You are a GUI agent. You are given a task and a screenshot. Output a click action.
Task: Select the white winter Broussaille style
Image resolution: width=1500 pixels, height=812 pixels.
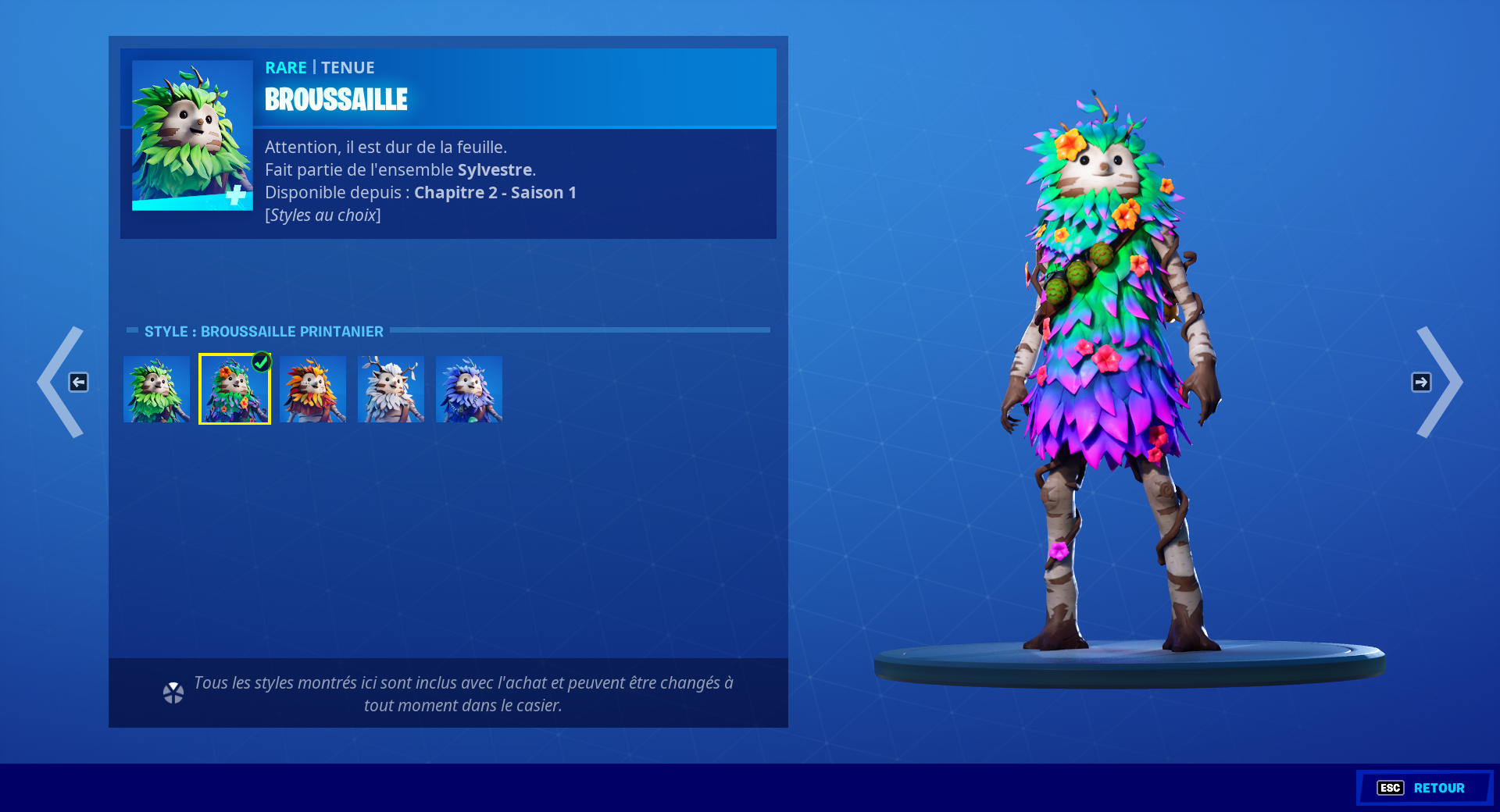point(391,388)
